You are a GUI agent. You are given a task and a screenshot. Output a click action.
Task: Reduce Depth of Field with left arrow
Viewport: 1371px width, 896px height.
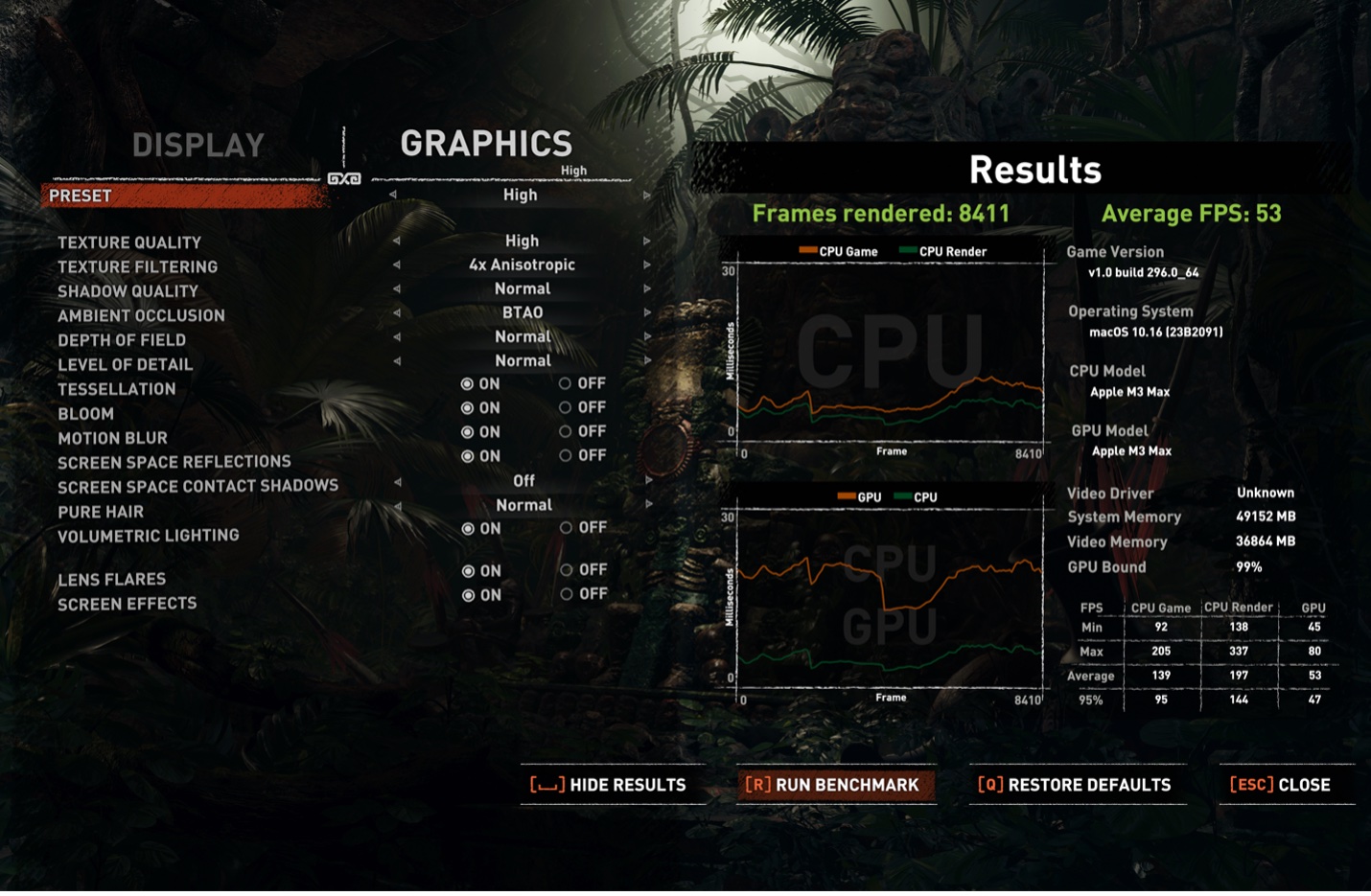click(397, 336)
